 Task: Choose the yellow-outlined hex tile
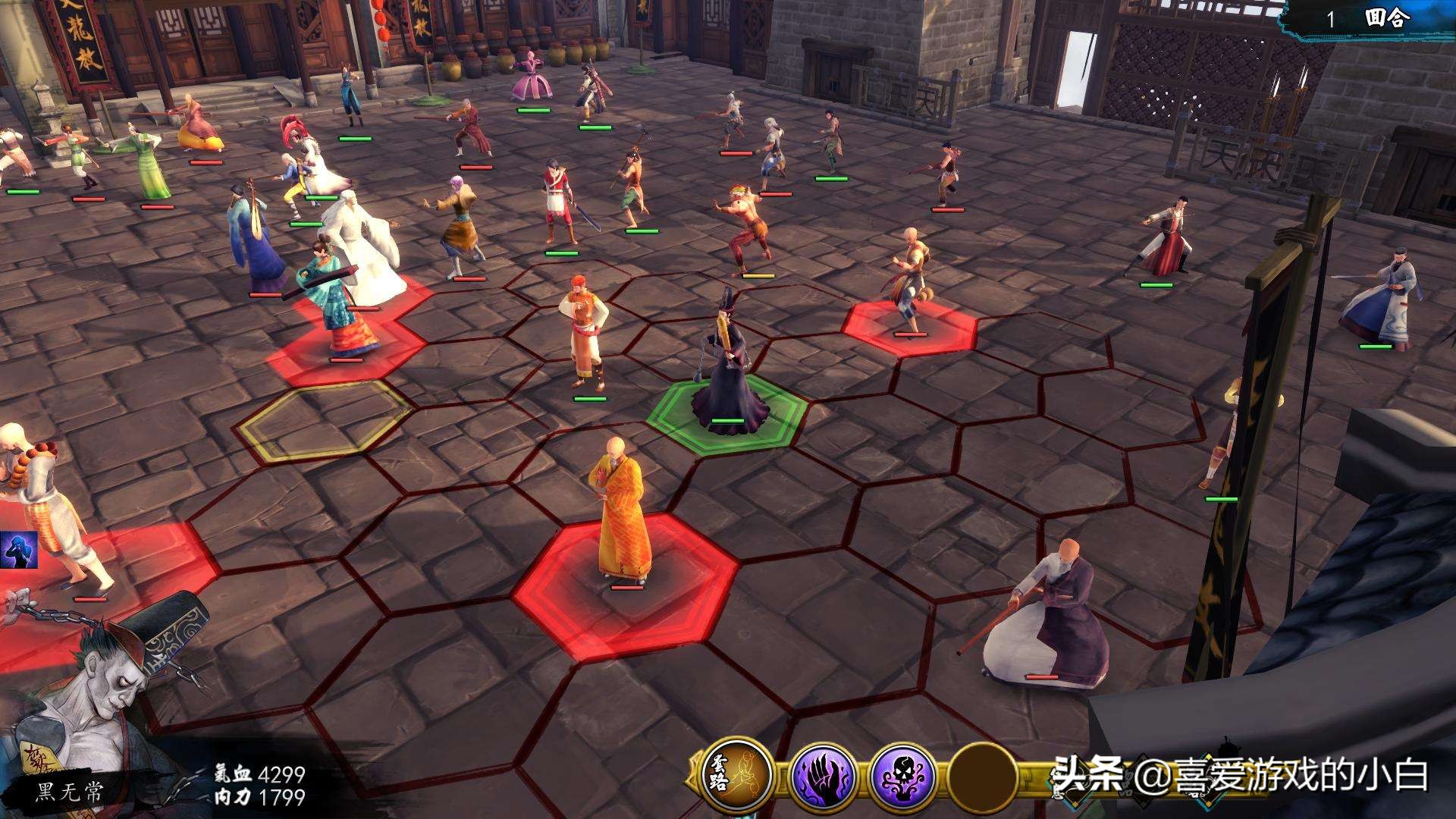tap(325, 419)
